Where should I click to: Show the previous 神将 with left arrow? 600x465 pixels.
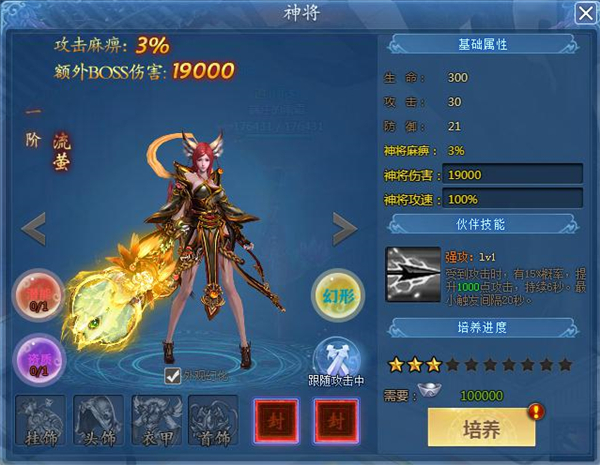pyautogui.click(x=34, y=229)
